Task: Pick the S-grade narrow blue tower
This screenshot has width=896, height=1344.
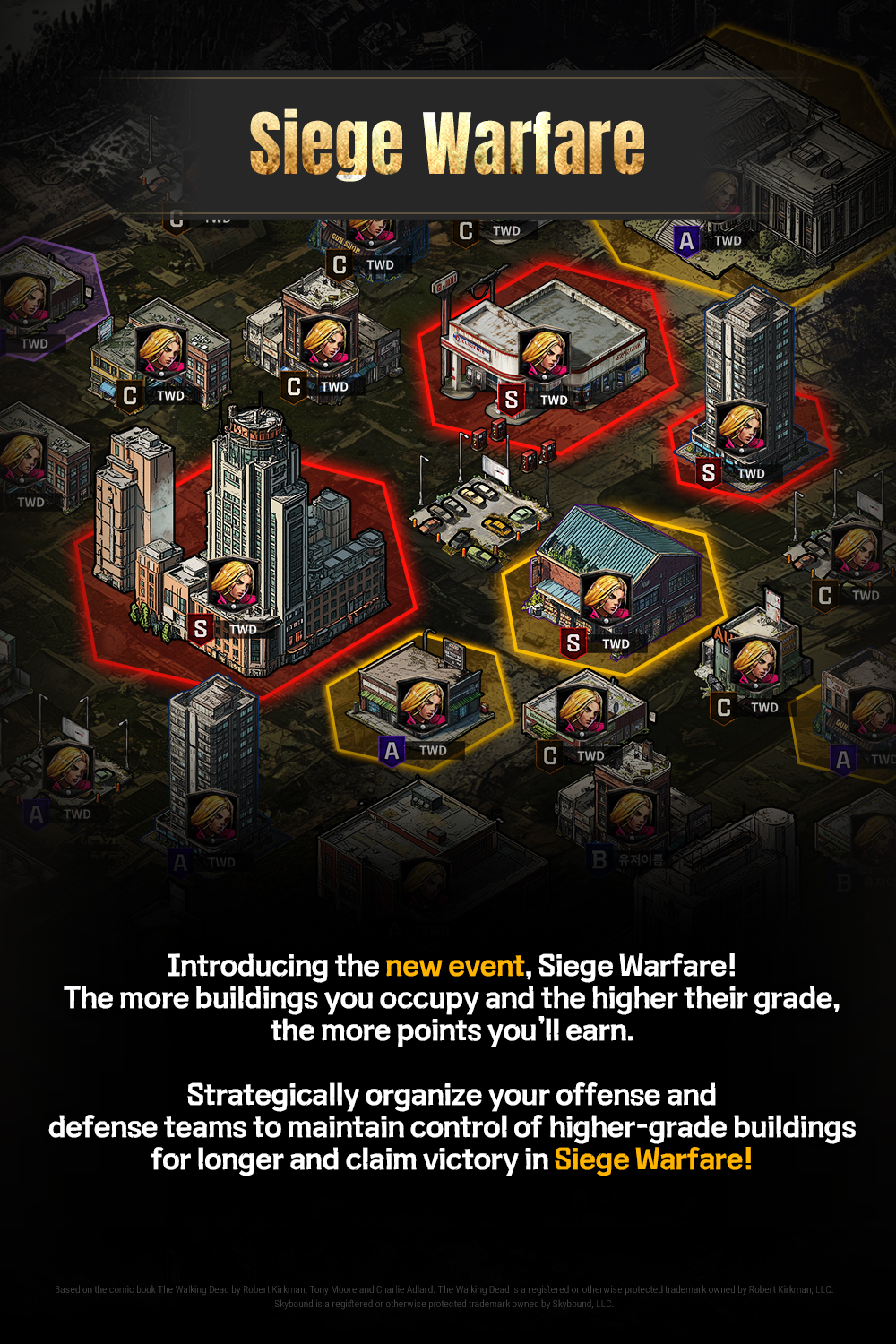Action: [748, 376]
